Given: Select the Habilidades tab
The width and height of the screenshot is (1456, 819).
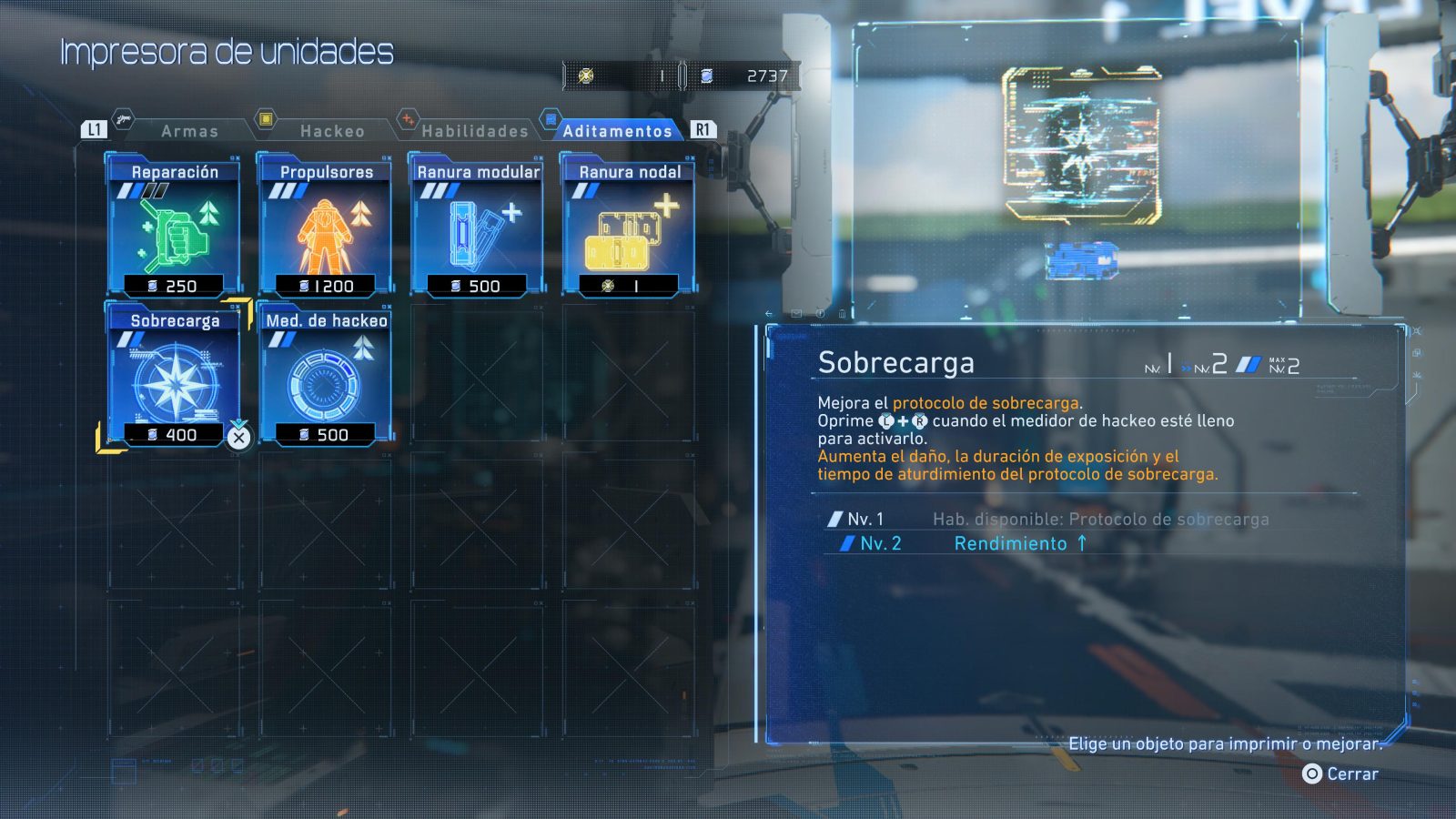Looking at the screenshot, I should click(x=474, y=131).
